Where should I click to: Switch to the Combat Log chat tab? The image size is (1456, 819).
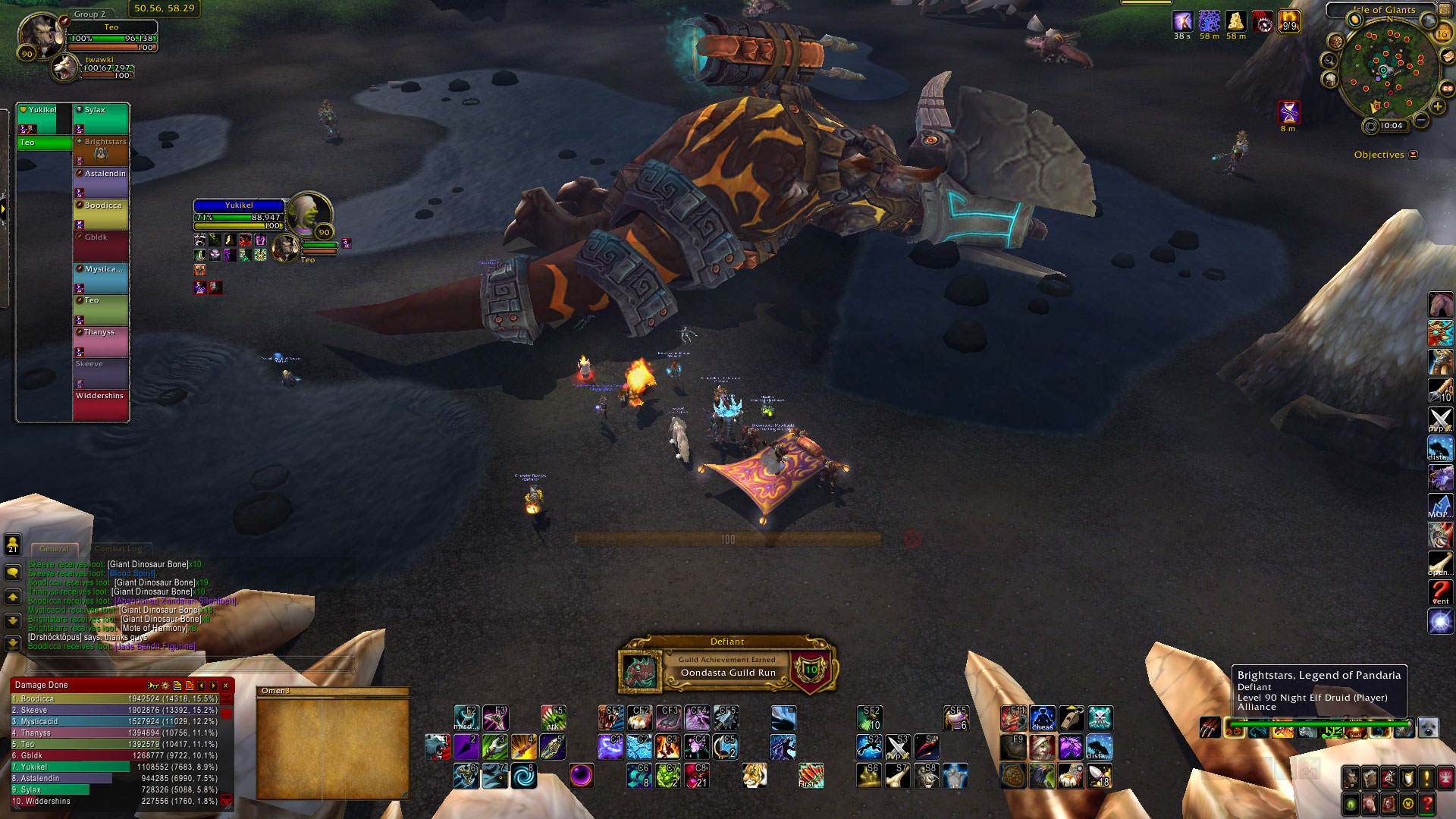(118, 548)
